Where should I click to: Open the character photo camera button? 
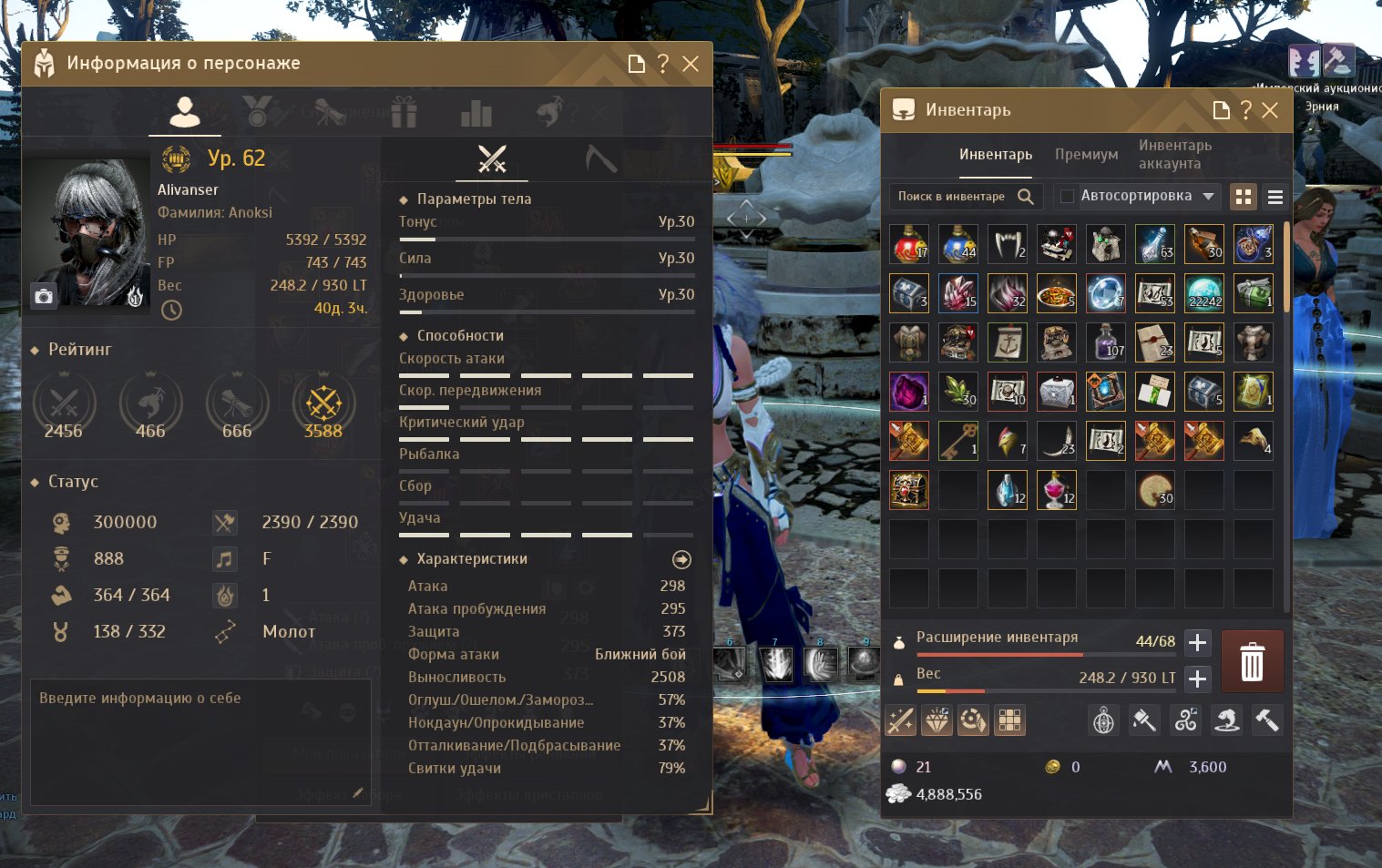(44, 296)
